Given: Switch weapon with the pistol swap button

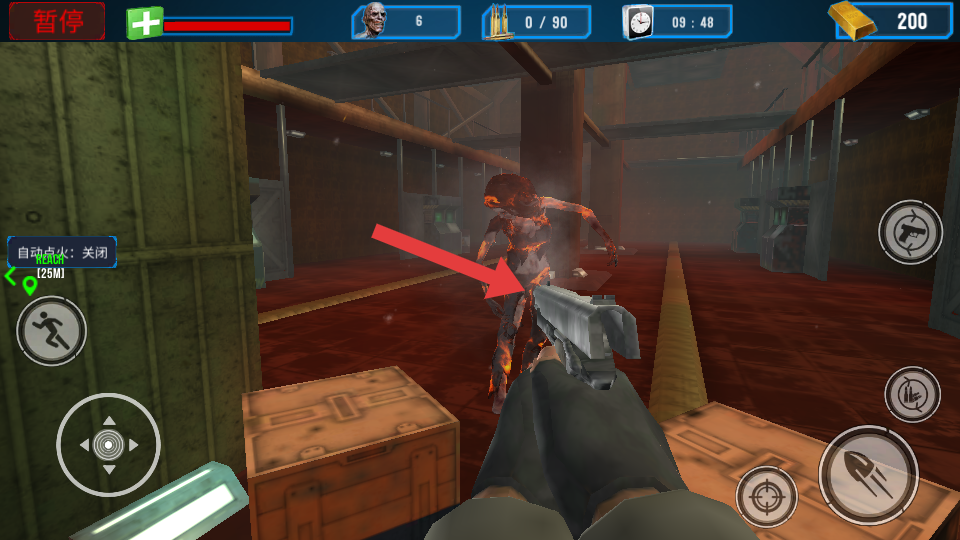Looking at the screenshot, I should pyautogui.click(x=910, y=233).
